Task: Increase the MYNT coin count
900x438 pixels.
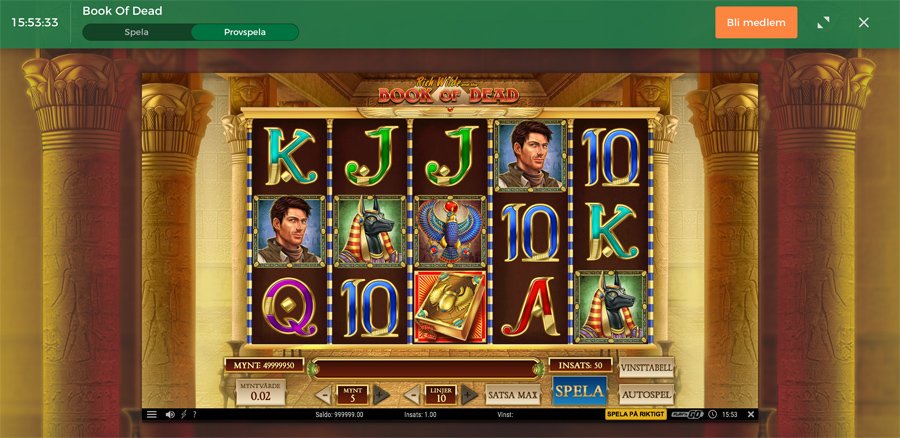Action: pos(381,395)
